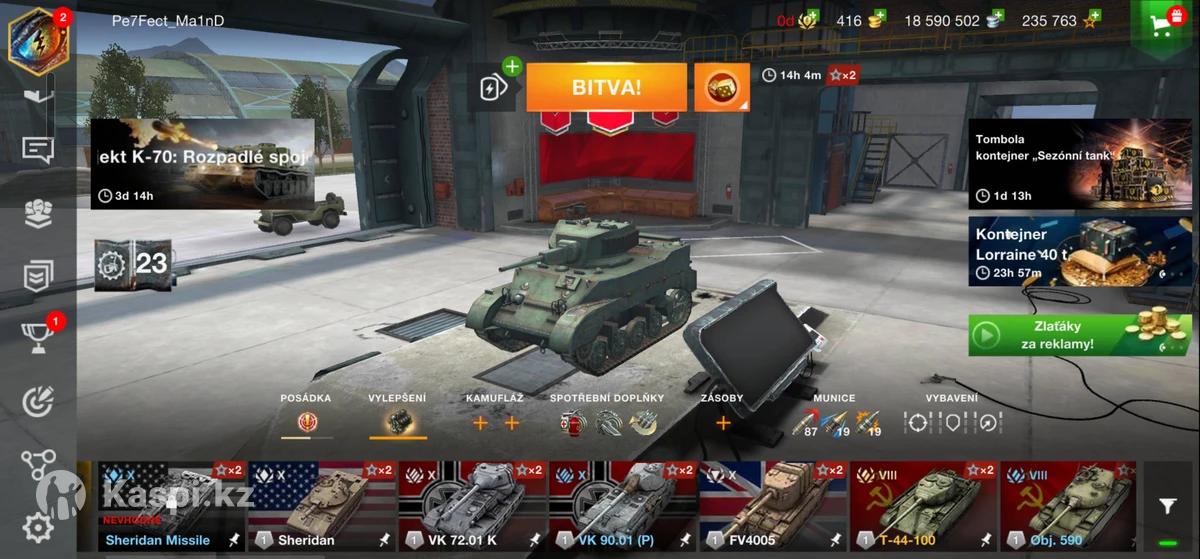
Task: Open the tank carousel filter
Action: pos(1167,507)
